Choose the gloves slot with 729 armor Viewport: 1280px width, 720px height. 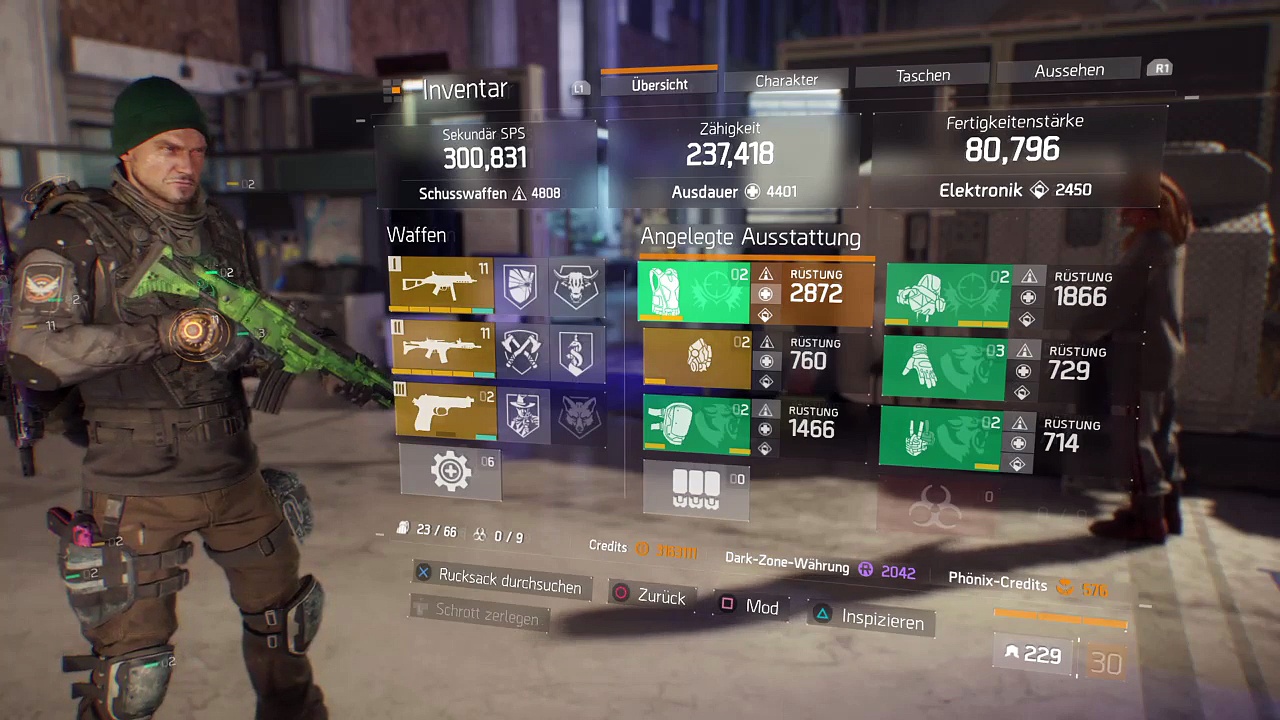[x=945, y=369]
